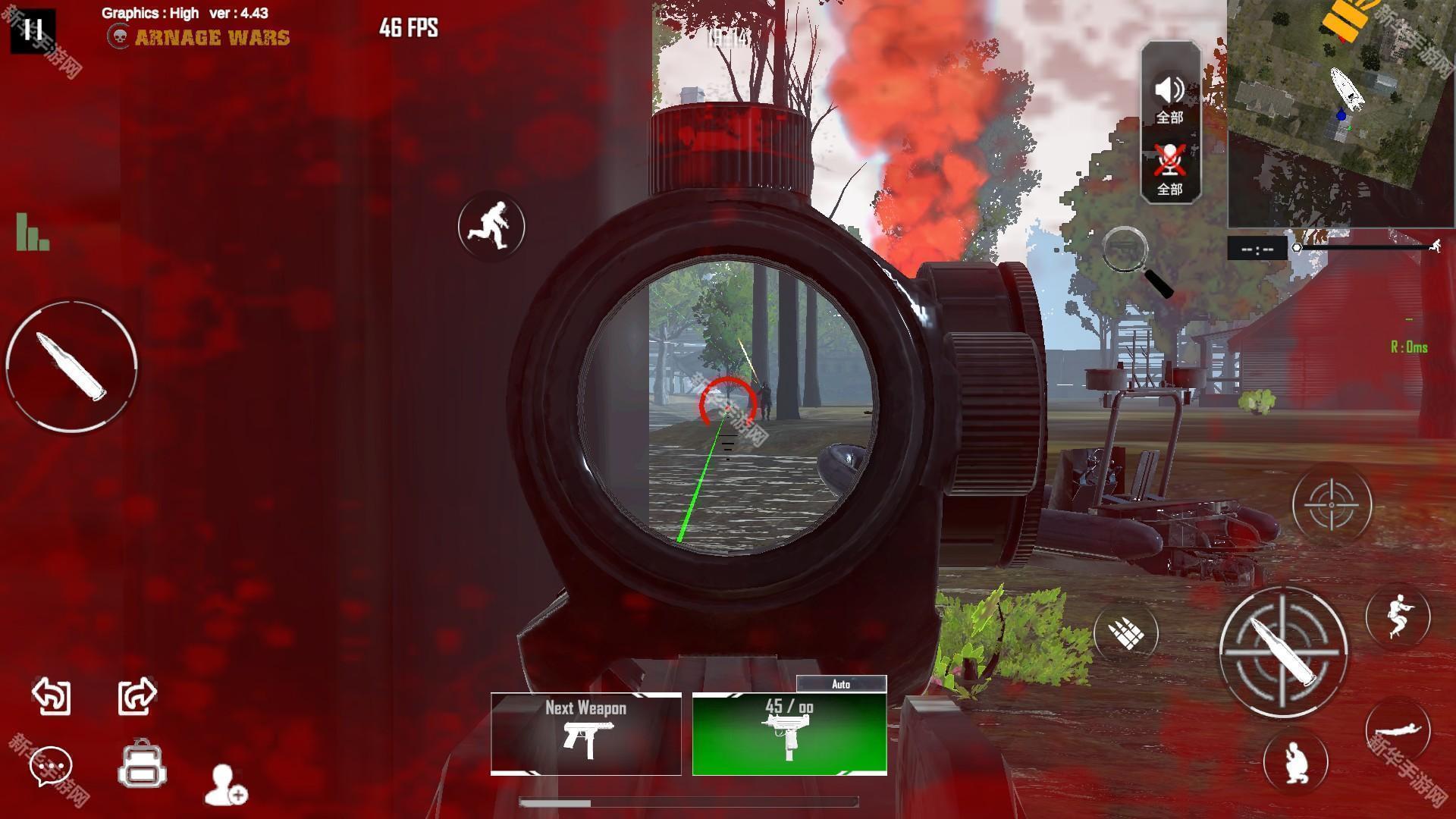Screen dimensions: 1456x819
Task: Jump using the jumping figure icon
Action: point(1398,617)
